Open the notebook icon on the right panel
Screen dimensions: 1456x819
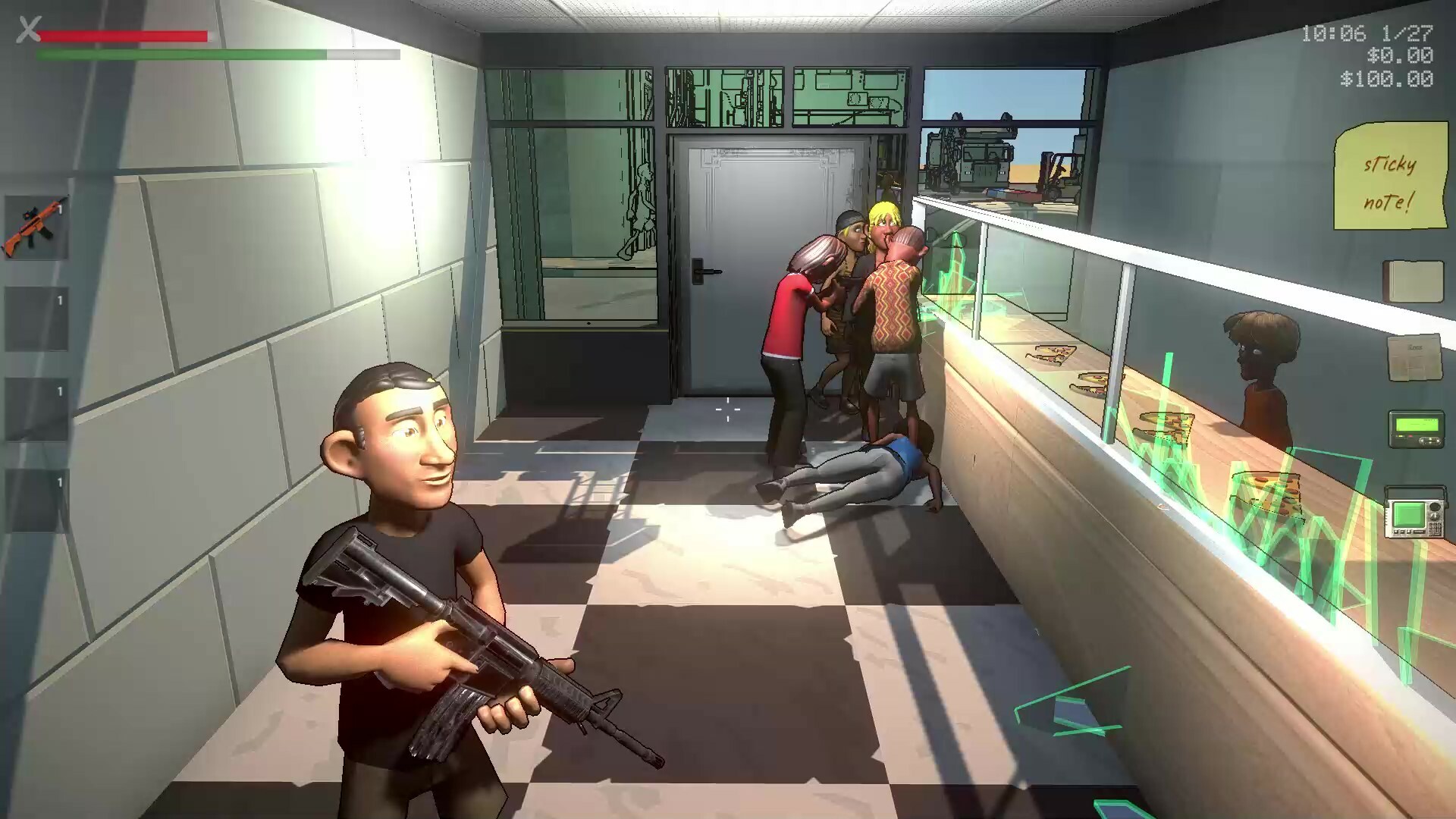point(1414,280)
